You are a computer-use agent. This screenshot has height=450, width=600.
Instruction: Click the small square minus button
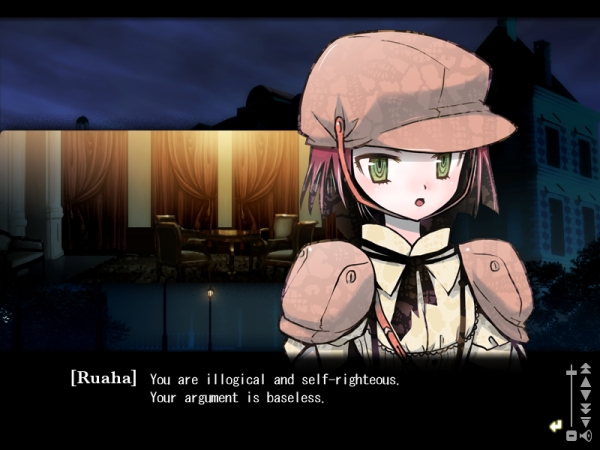(571, 436)
